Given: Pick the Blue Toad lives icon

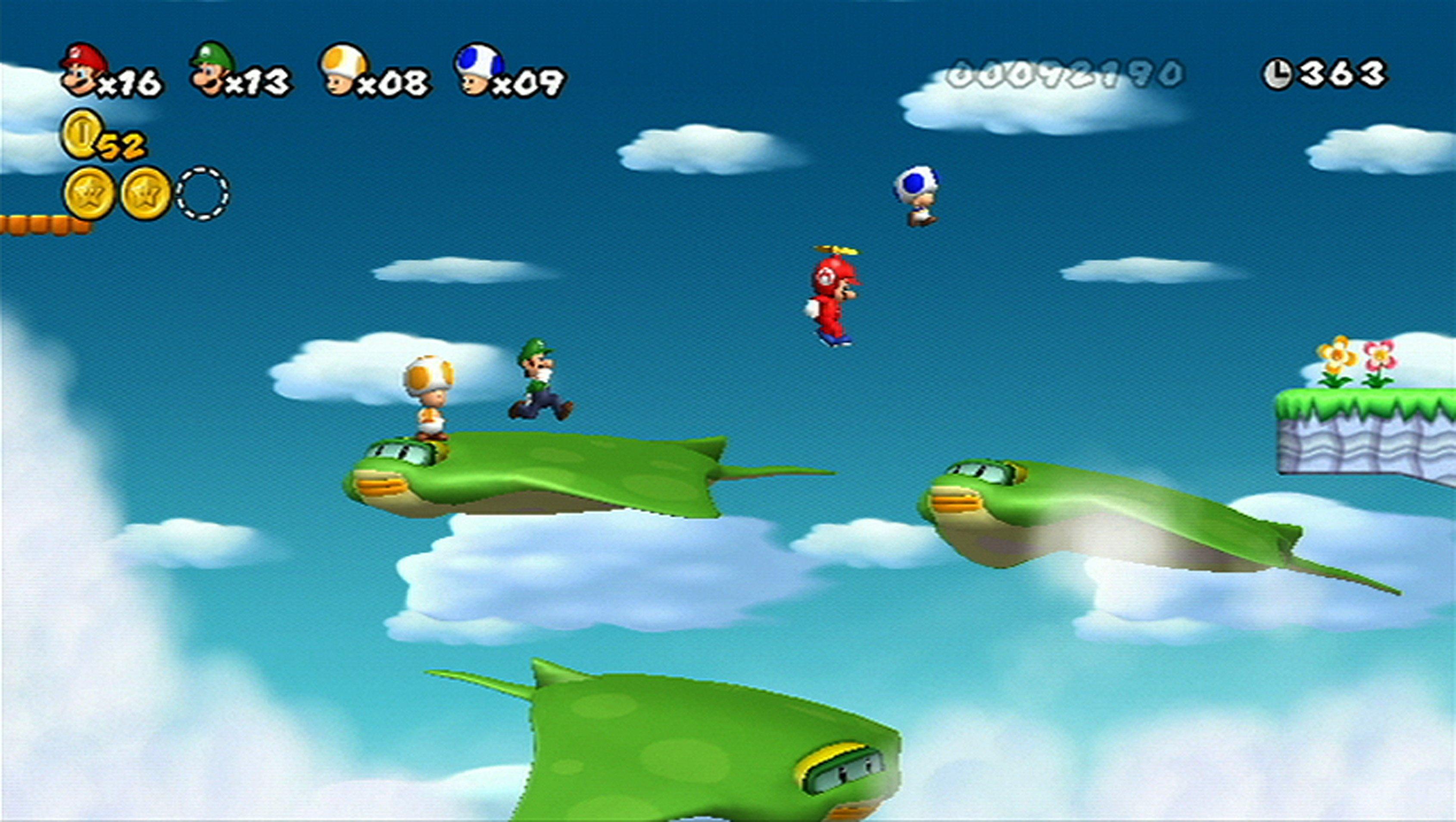Looking at the screenshot, I should coord(478,69).
